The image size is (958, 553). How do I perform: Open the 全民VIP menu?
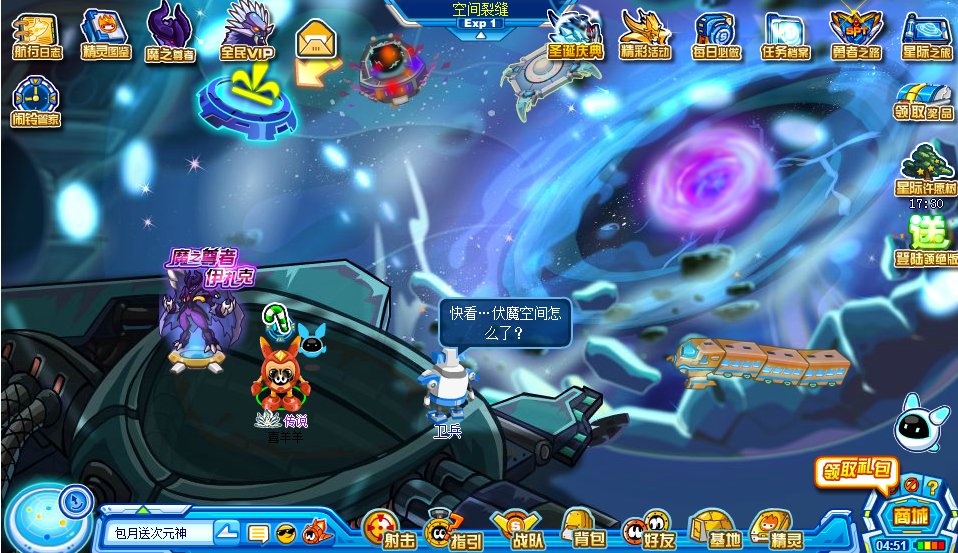[x=245, y=33]
